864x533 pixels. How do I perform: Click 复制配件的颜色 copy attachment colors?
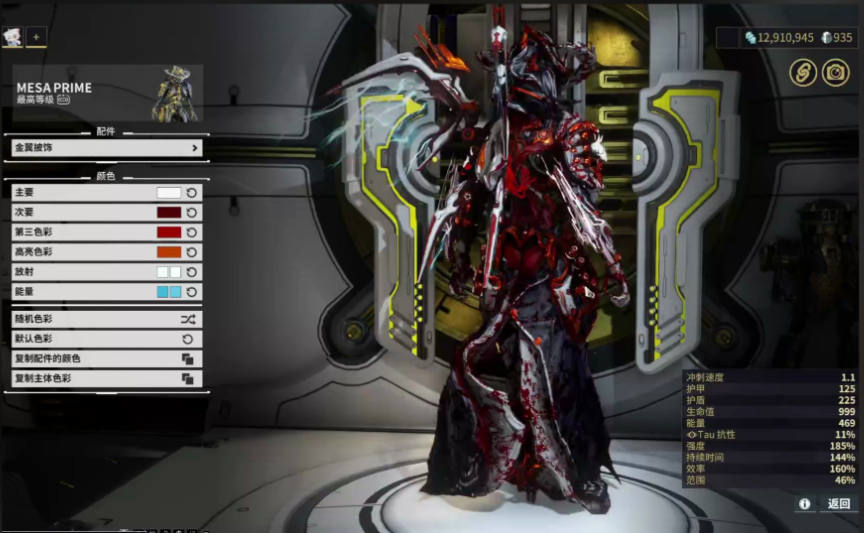point(107,359)
